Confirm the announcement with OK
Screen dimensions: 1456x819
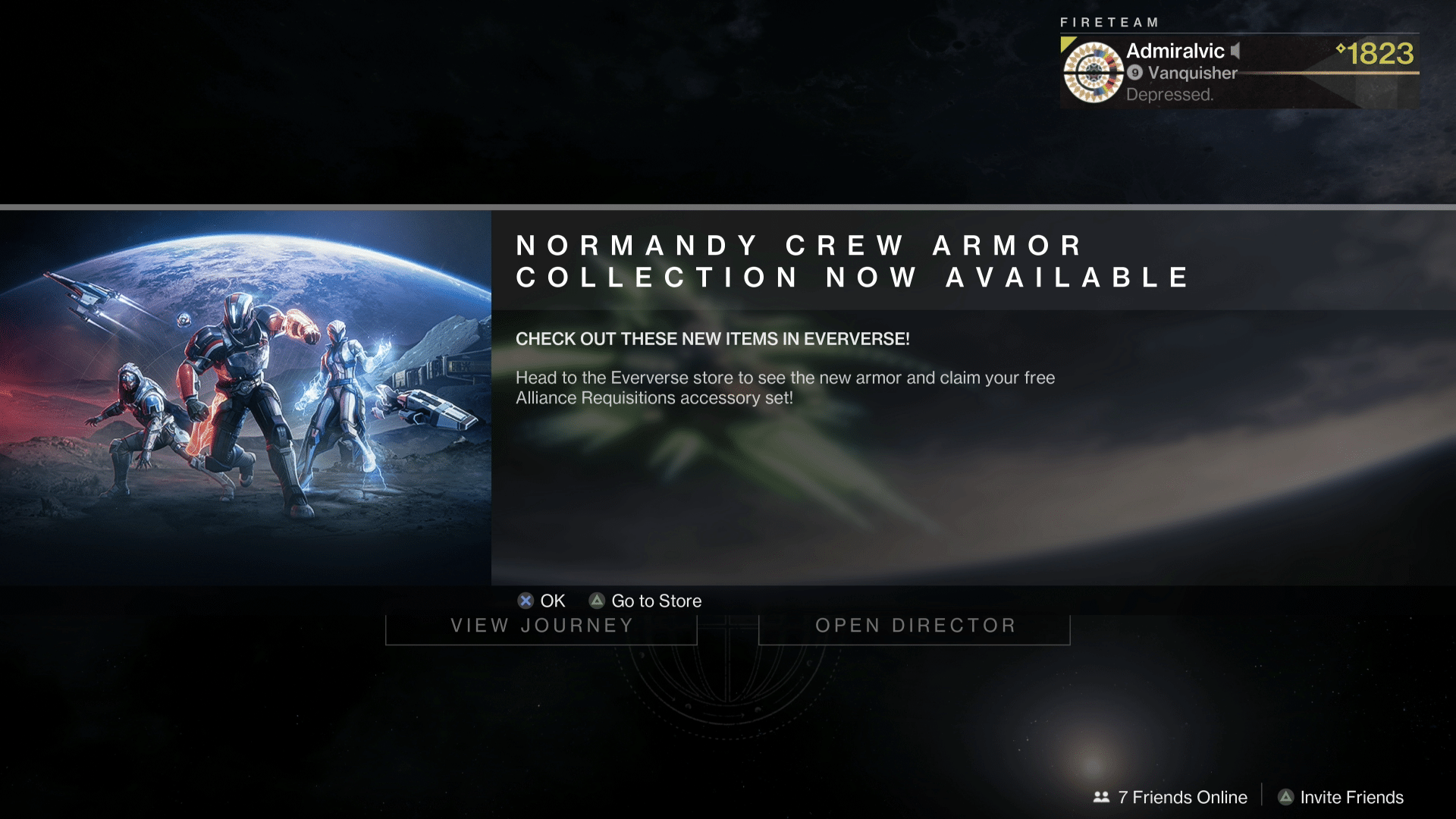point(541,601)
